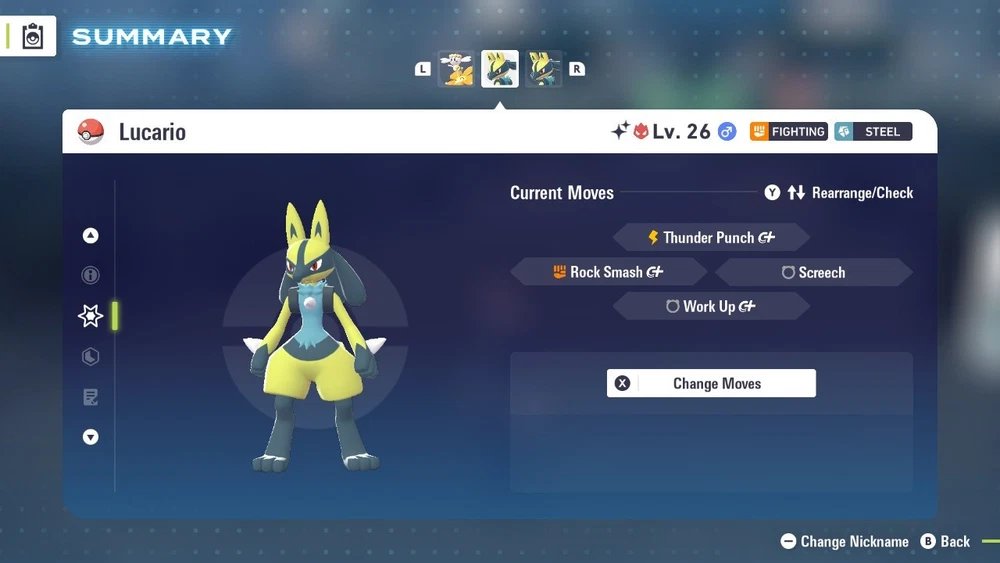Switch to the memo notes tab

point(91,397)
